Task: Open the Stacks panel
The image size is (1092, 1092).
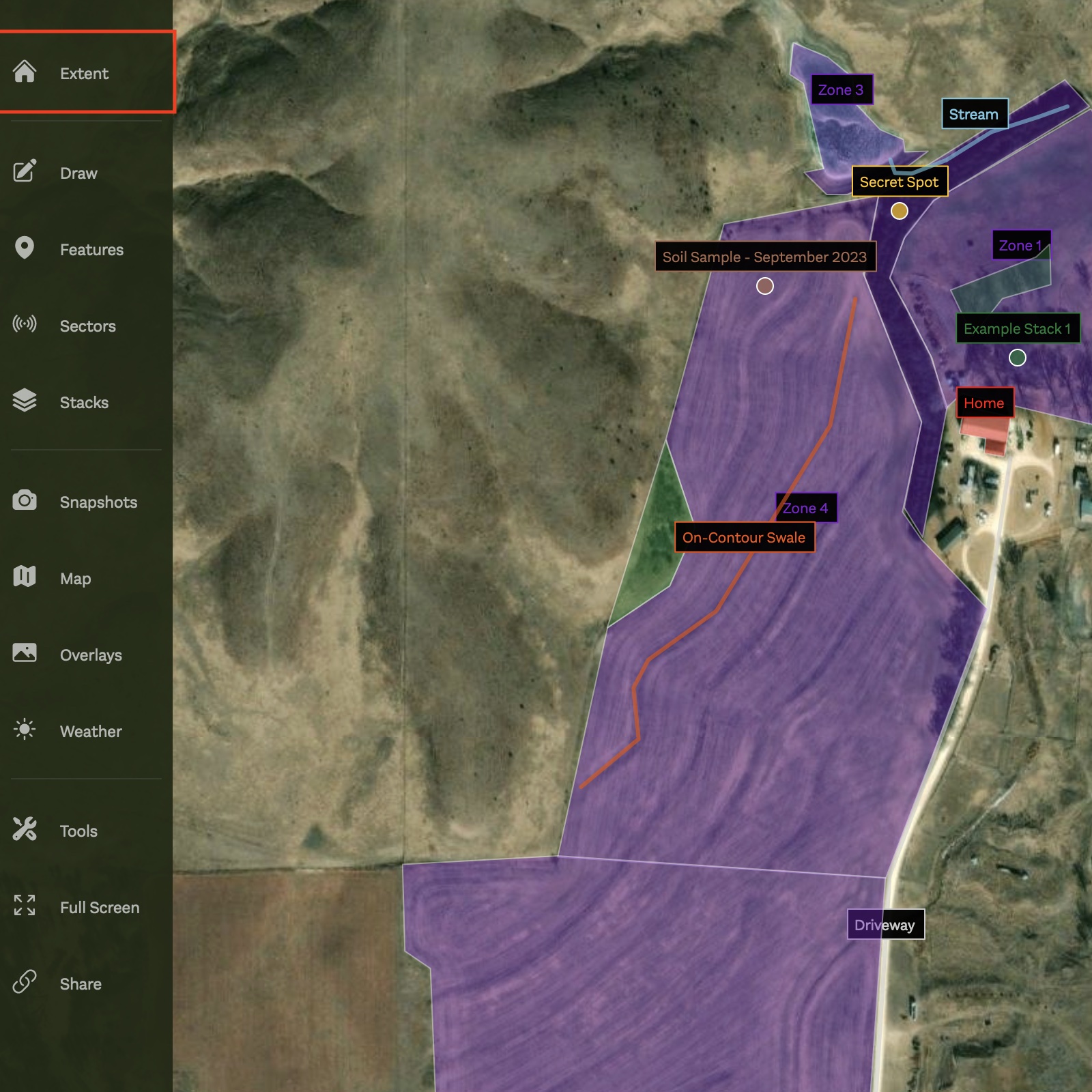Action: pos(83,403)
